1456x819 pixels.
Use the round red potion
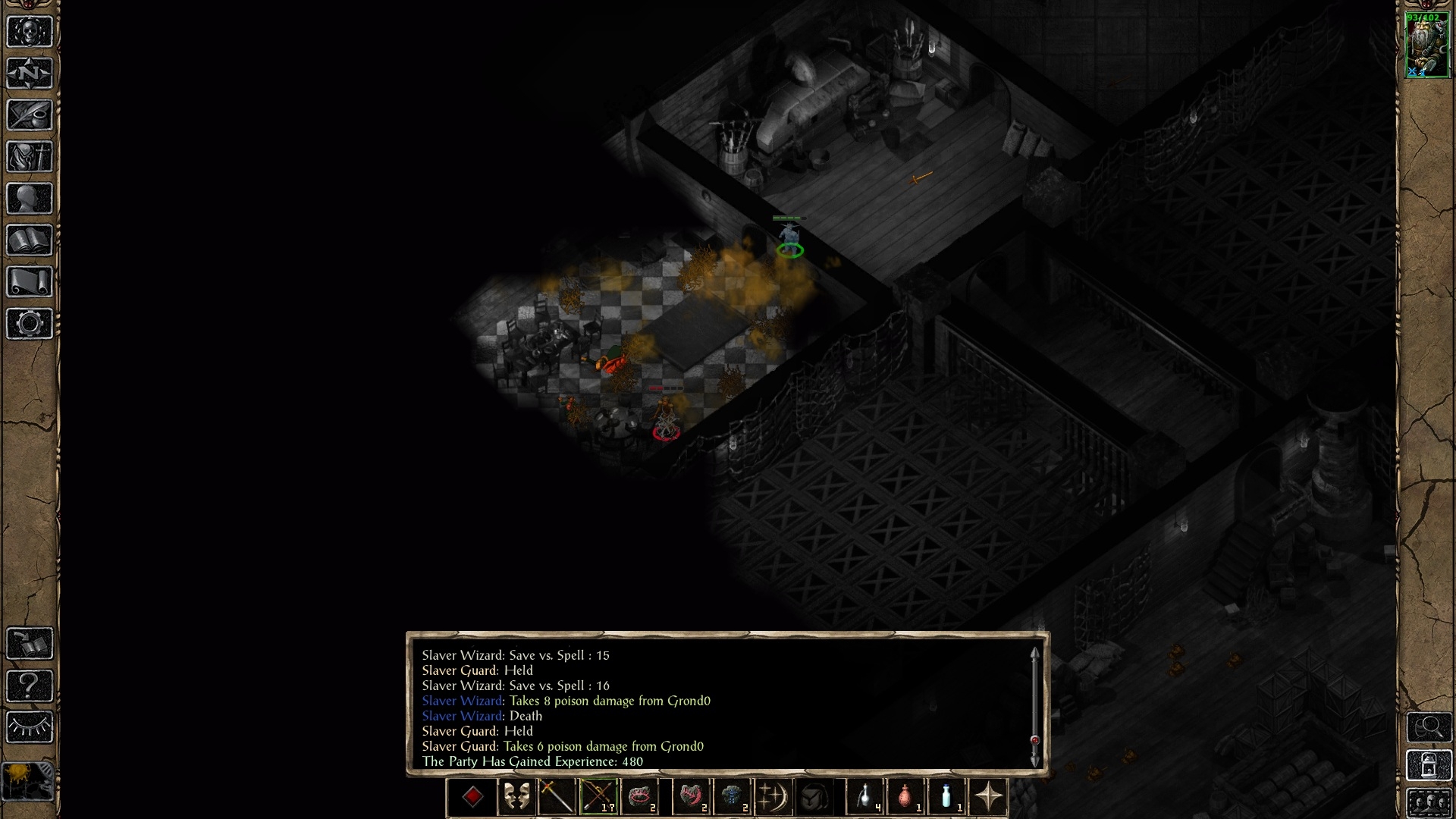(906, 797)
